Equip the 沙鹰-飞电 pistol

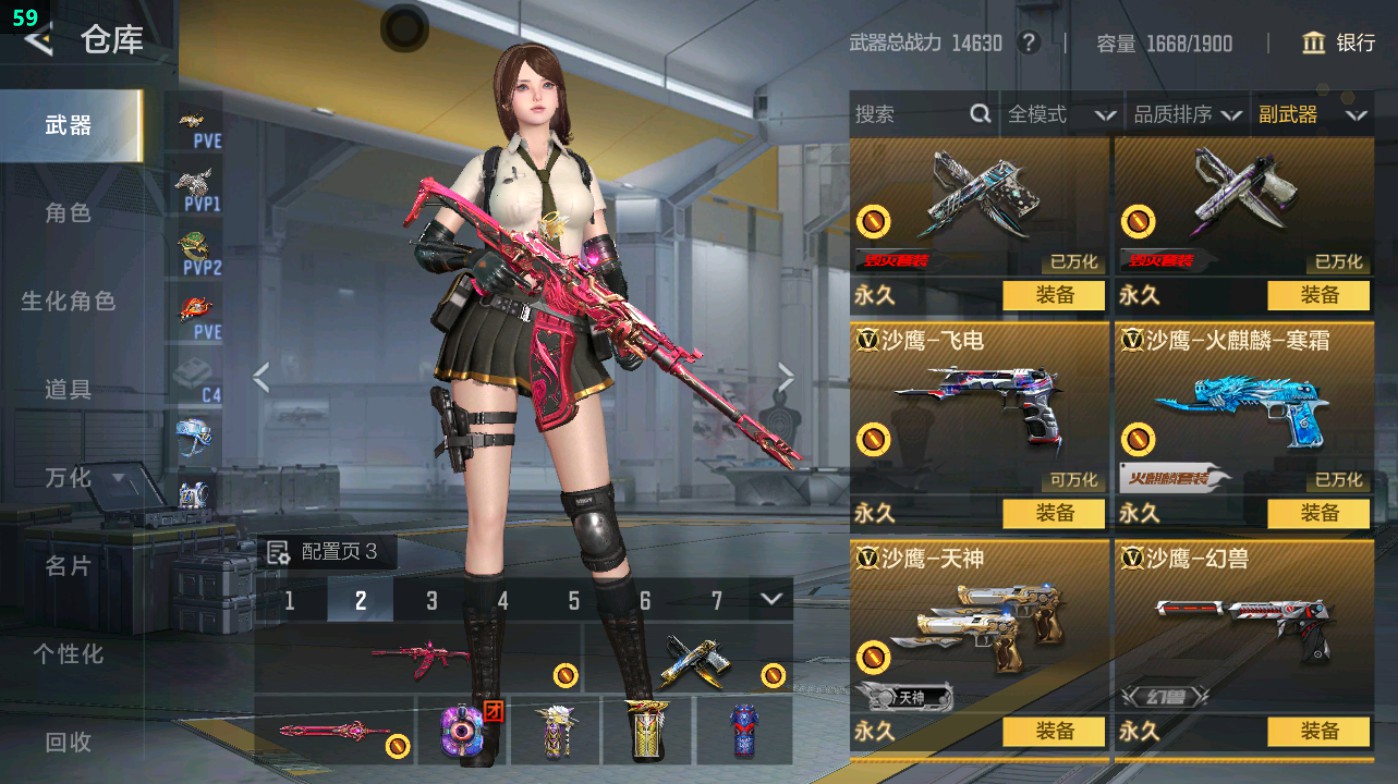[1054, 513]
